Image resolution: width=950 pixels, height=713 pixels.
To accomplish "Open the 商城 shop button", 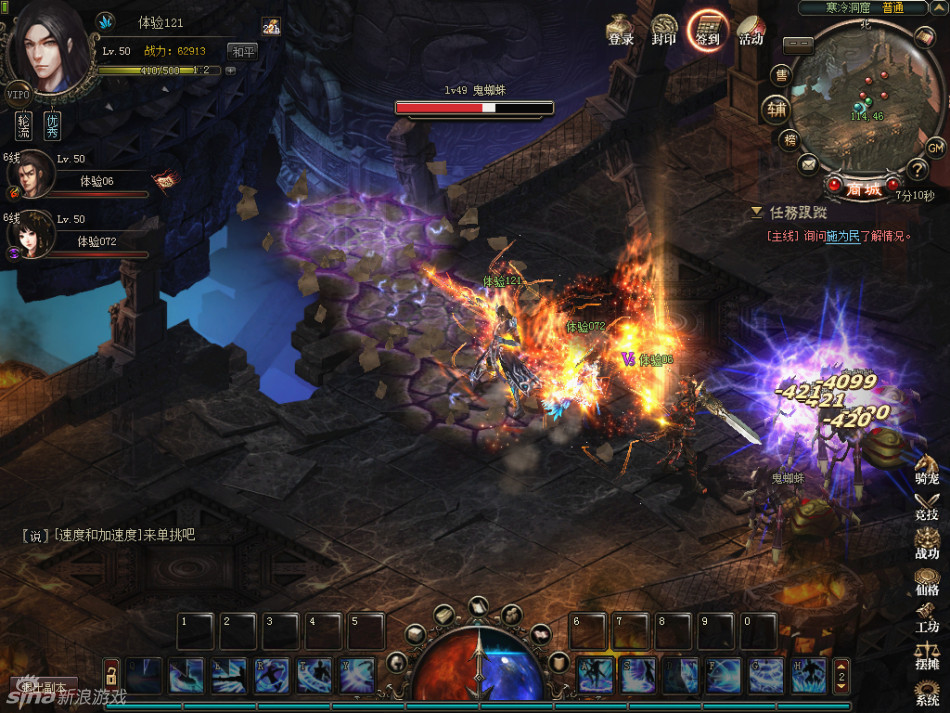I will [861, 188].
